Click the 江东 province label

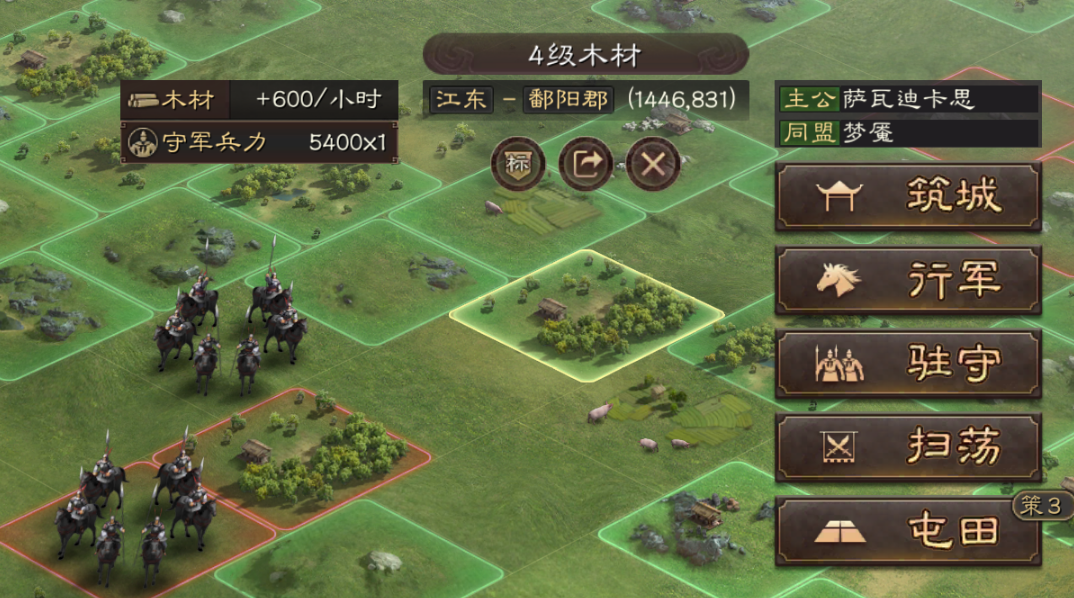(x=461, y=99)
